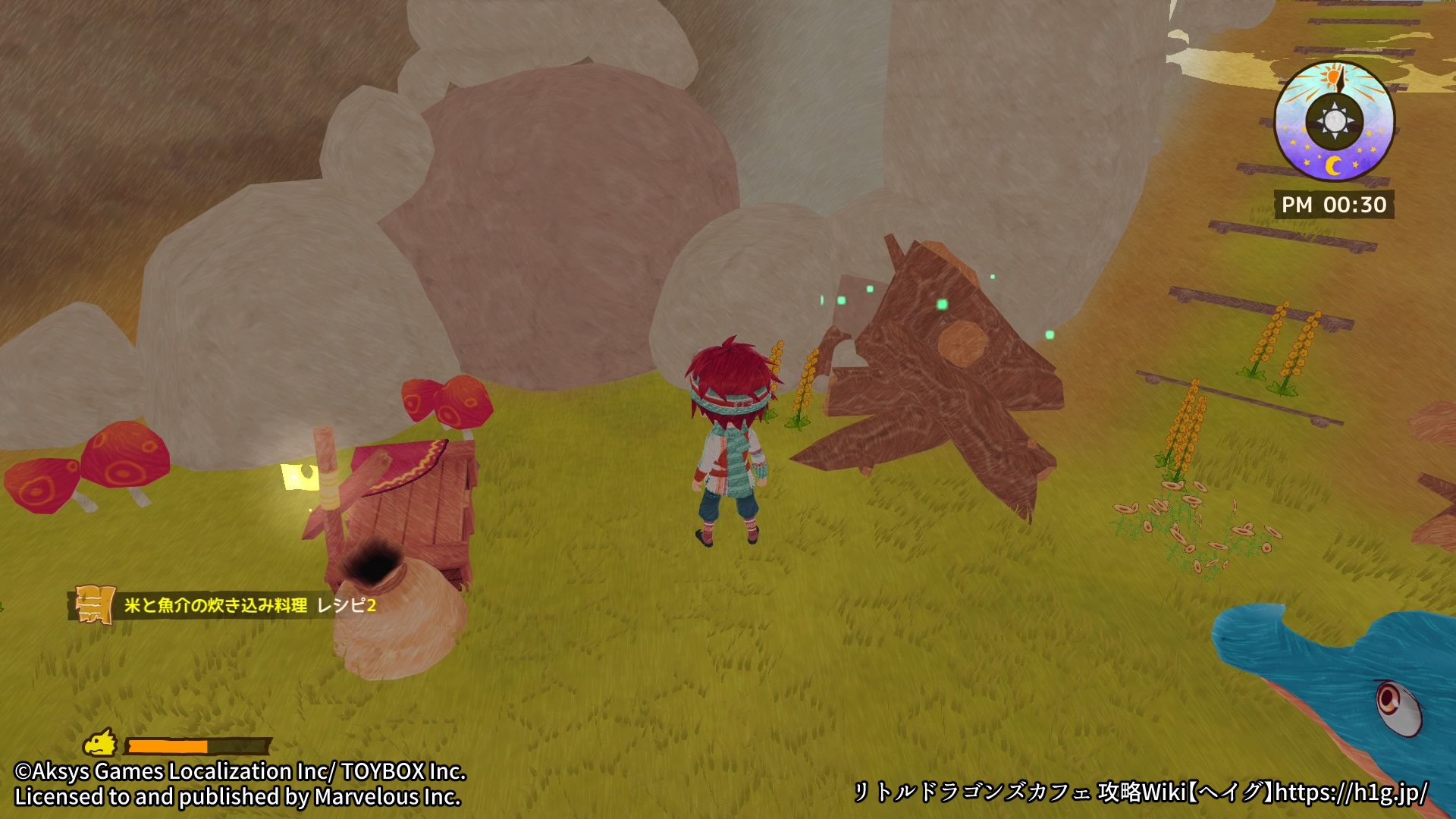Screen dimensions: 1456x819
Task: Click the yellow dragon stamina icon
Action: click(100, 744)
